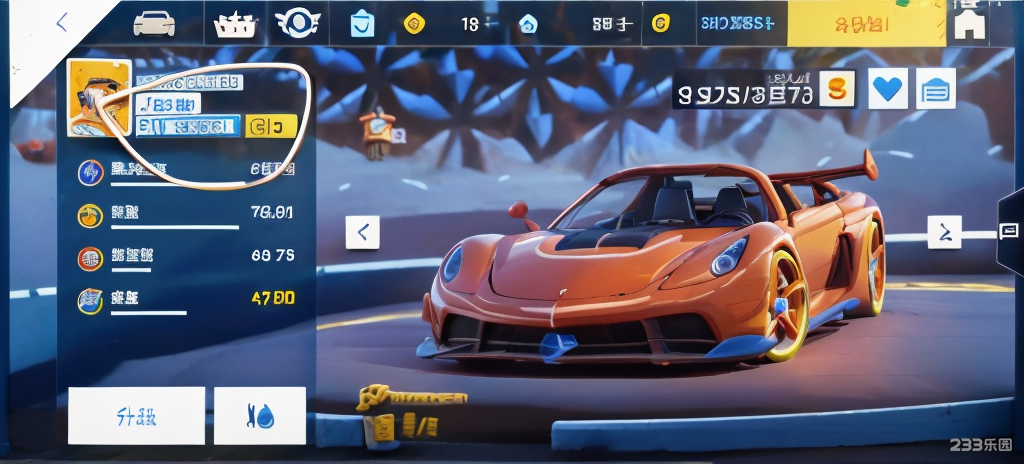This screenshot has width=1024, height=464.
Task: Click the white button with blue droplet
Action: [260, 415]
